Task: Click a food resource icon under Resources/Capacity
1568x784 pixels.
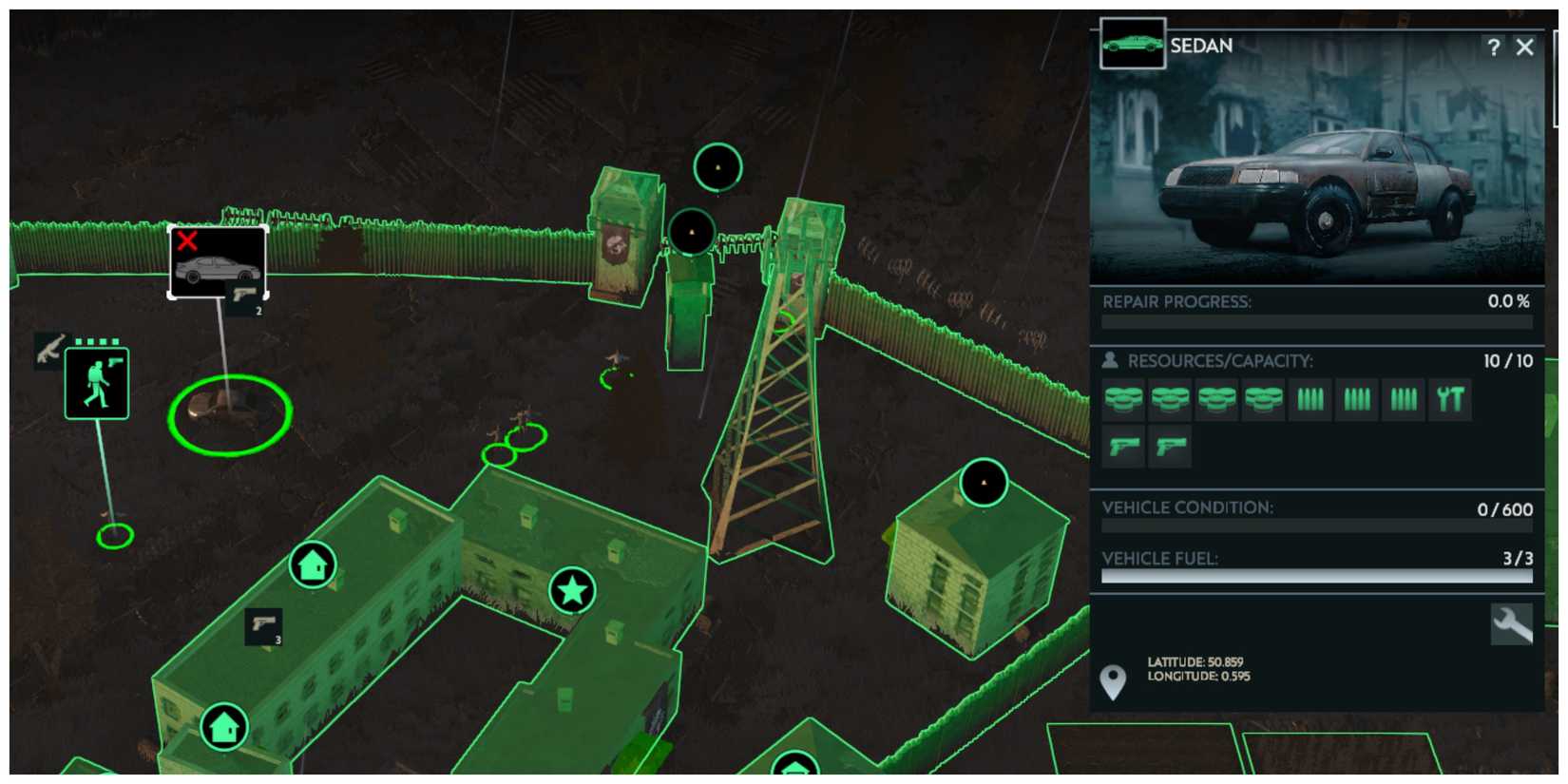Action: coord(1121,398)
